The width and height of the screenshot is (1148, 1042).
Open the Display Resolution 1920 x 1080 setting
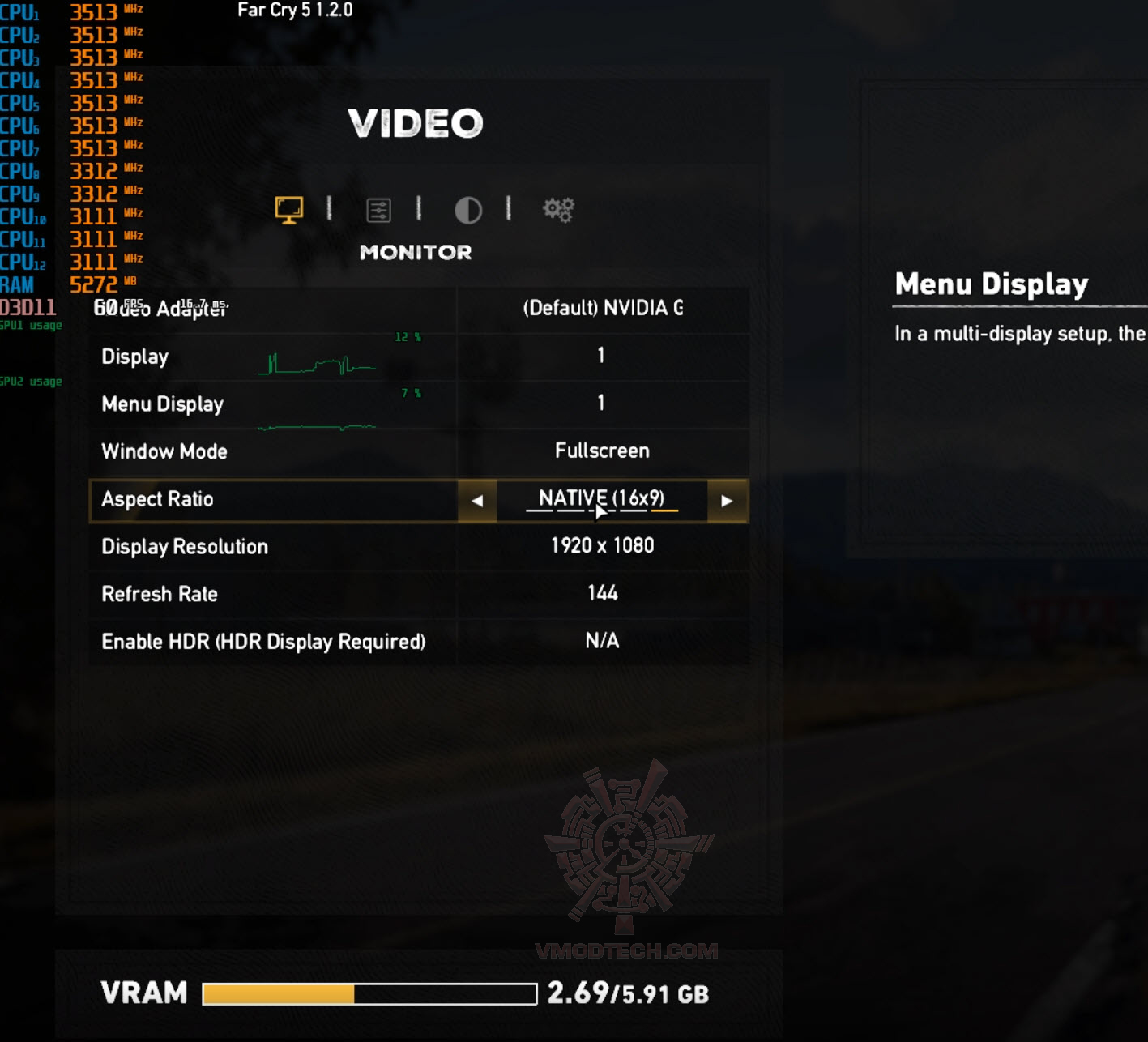602,546
